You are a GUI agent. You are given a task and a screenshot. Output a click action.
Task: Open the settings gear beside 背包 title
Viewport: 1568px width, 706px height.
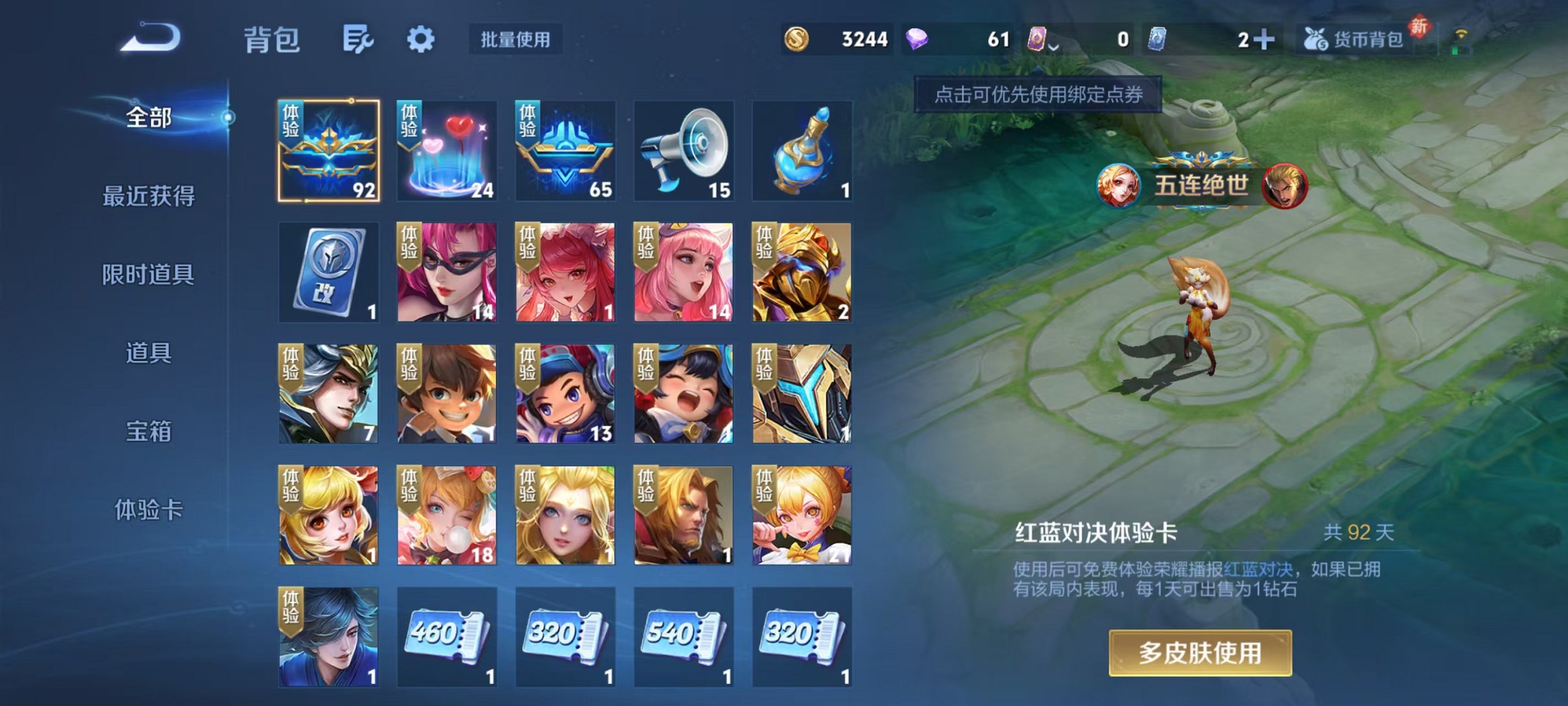422,40
